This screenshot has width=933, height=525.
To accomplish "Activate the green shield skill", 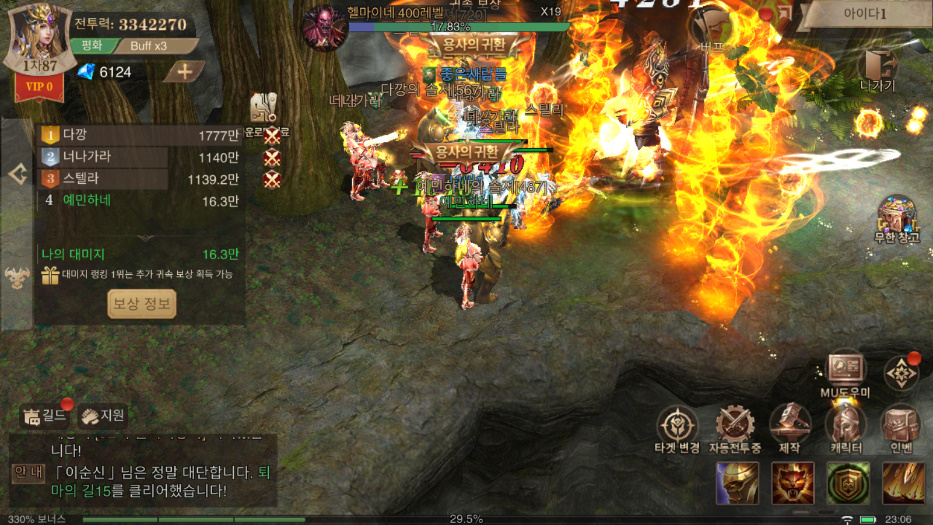I will coord(847,484).
